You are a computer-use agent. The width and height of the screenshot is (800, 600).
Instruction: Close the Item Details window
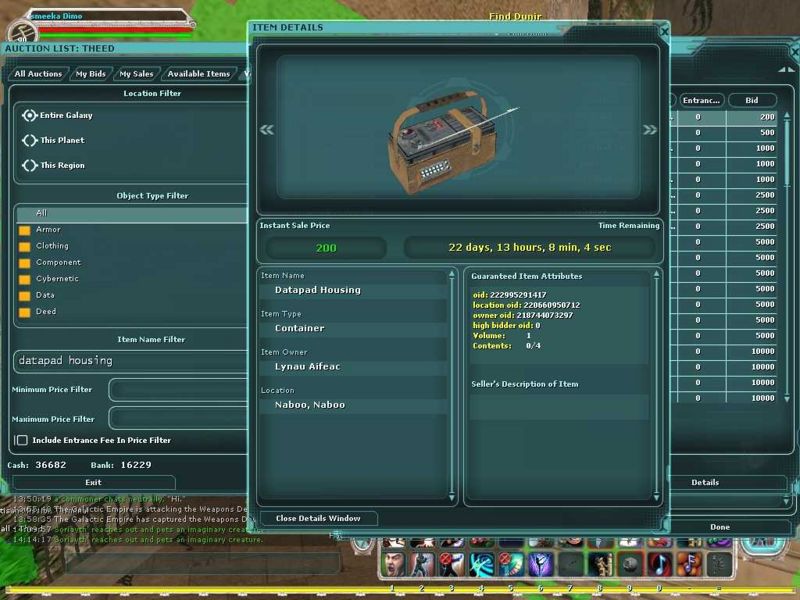coord(665,31)
